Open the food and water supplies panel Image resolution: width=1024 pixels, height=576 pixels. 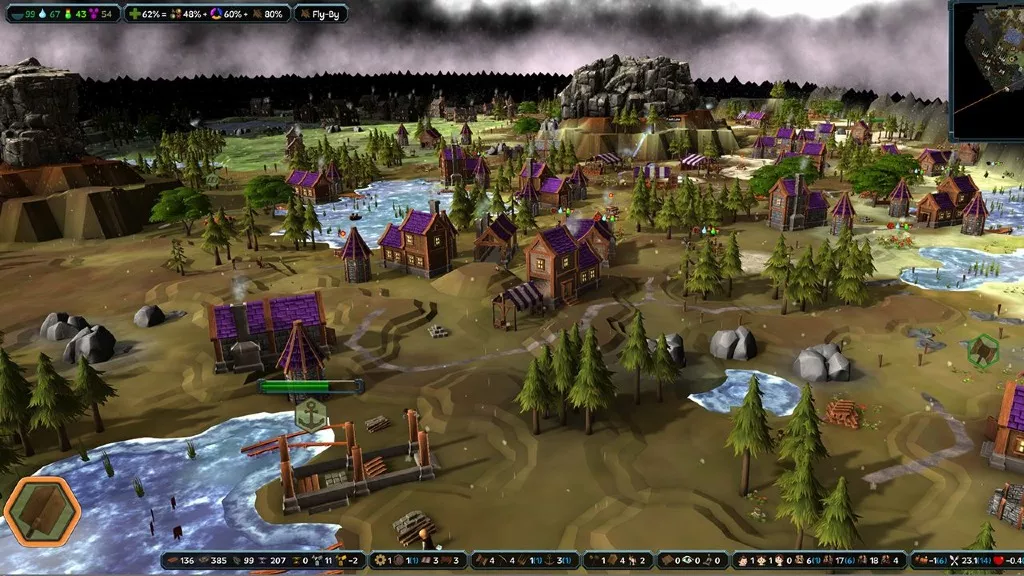click(x=60, y=14)
